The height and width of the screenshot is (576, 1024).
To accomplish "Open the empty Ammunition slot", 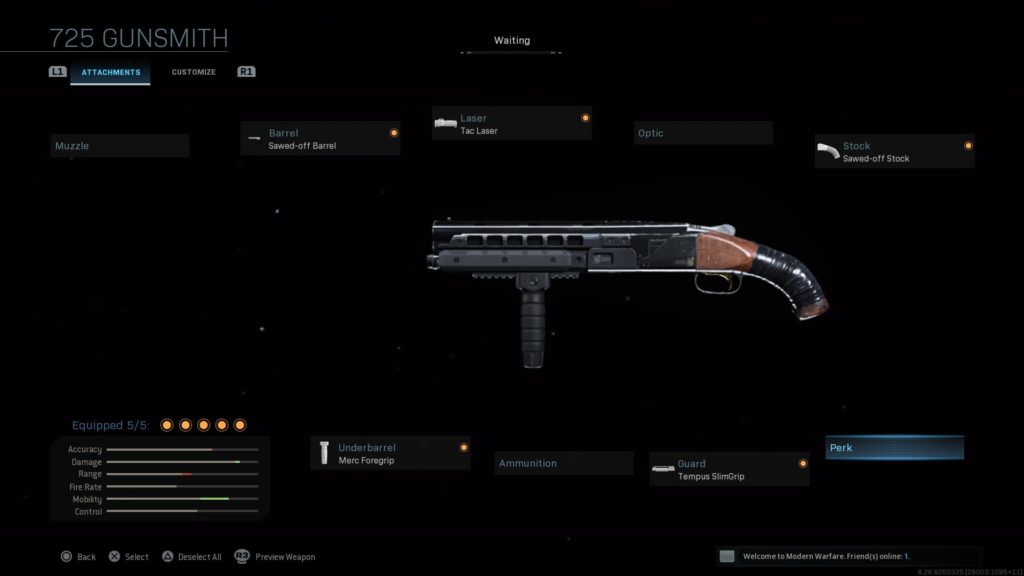I will click(x=564, y=463).
